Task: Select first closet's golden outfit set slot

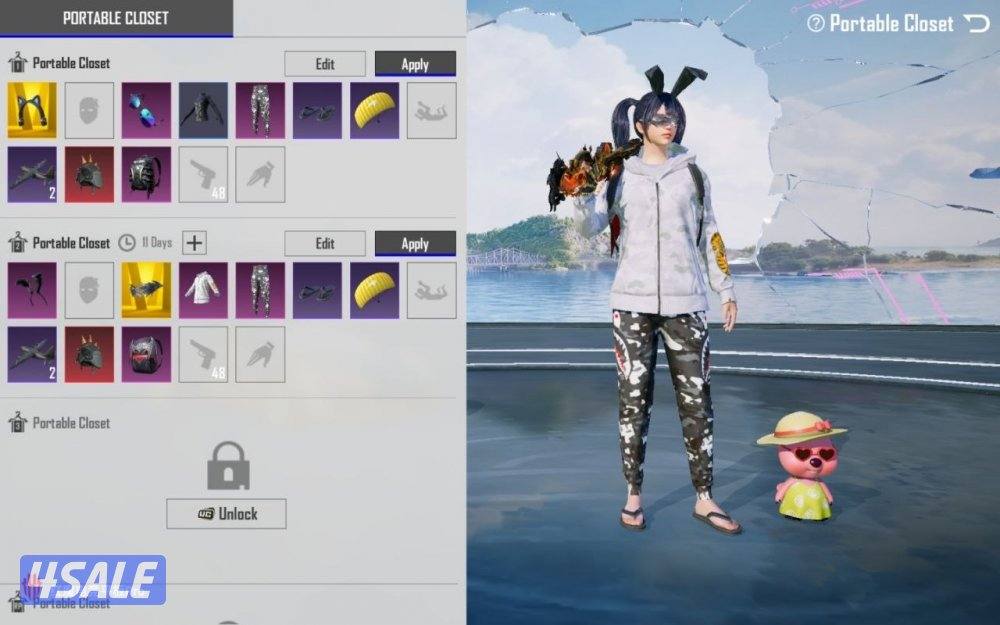Action: coord(32,110)
